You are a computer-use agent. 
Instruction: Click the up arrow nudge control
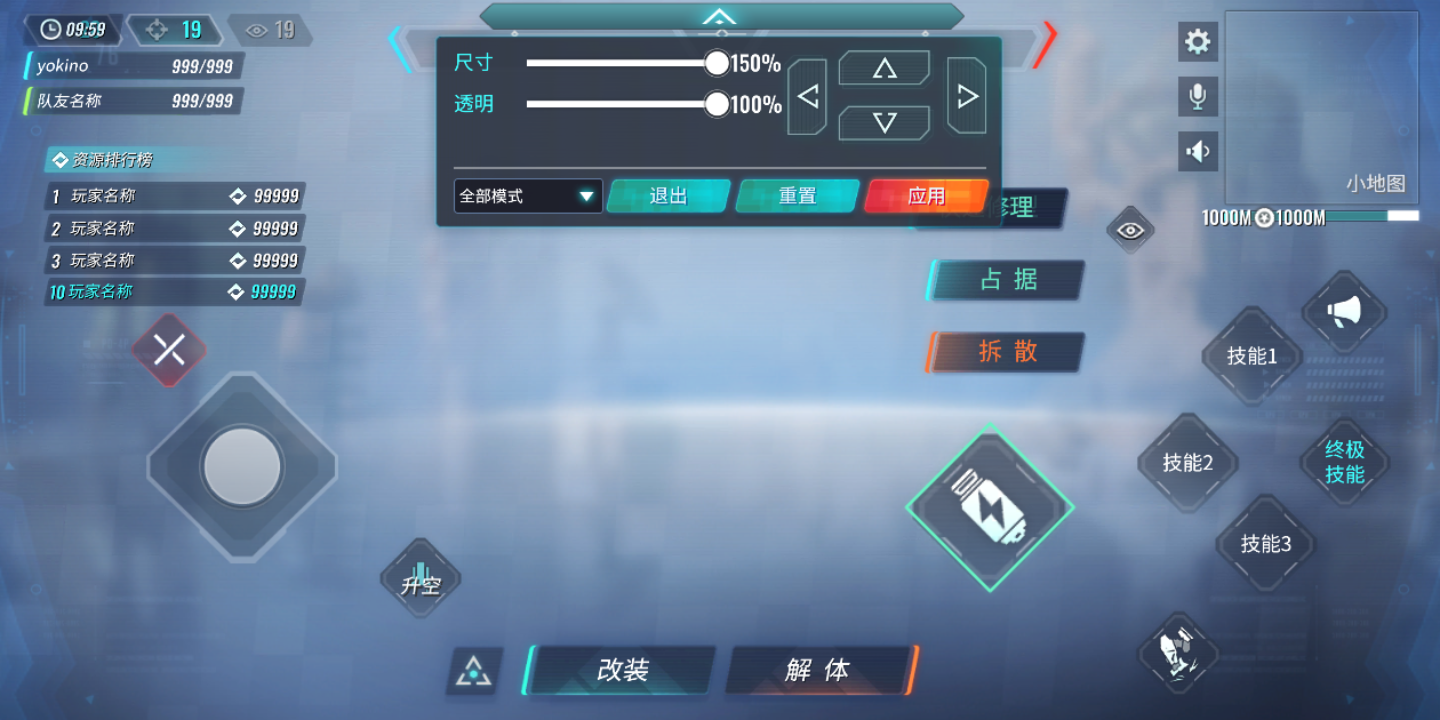pyautogui.click(x=884, y=67)
